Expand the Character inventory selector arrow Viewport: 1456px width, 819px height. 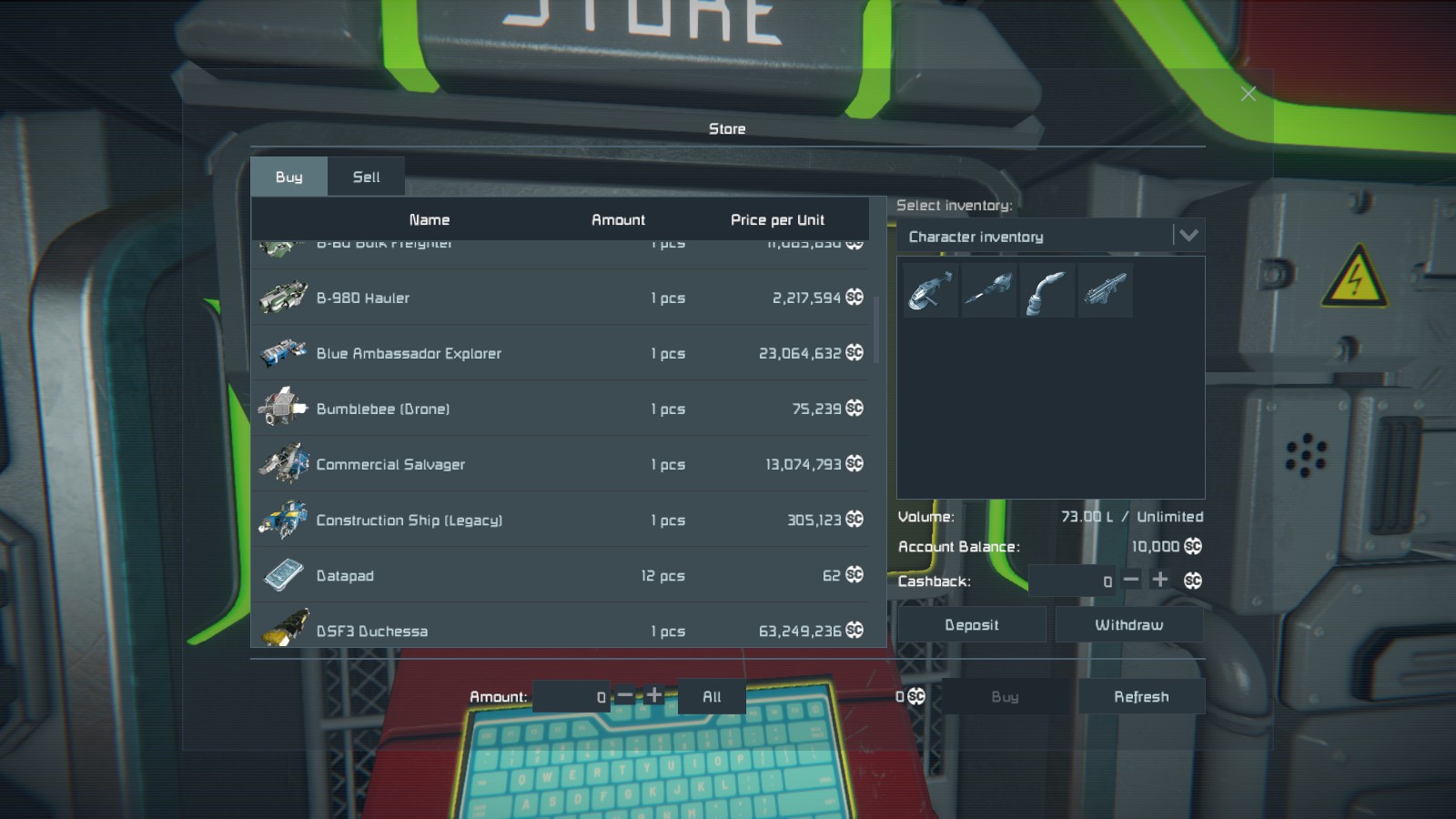(x=1188, y=236)
